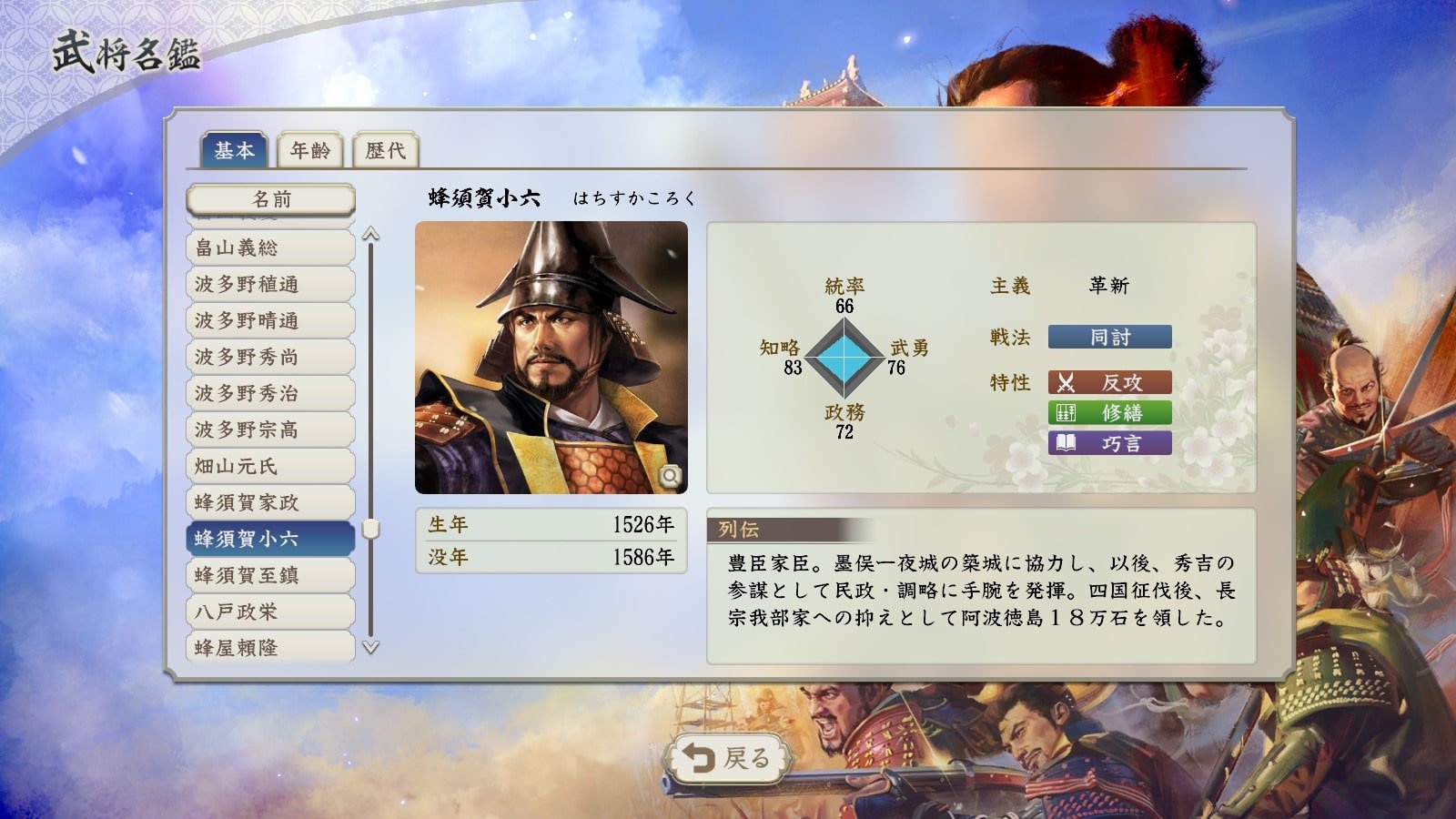Choose 波多野稙通 in the name list
Screen dimensions: 1456x819
click(x=270, y=284)
